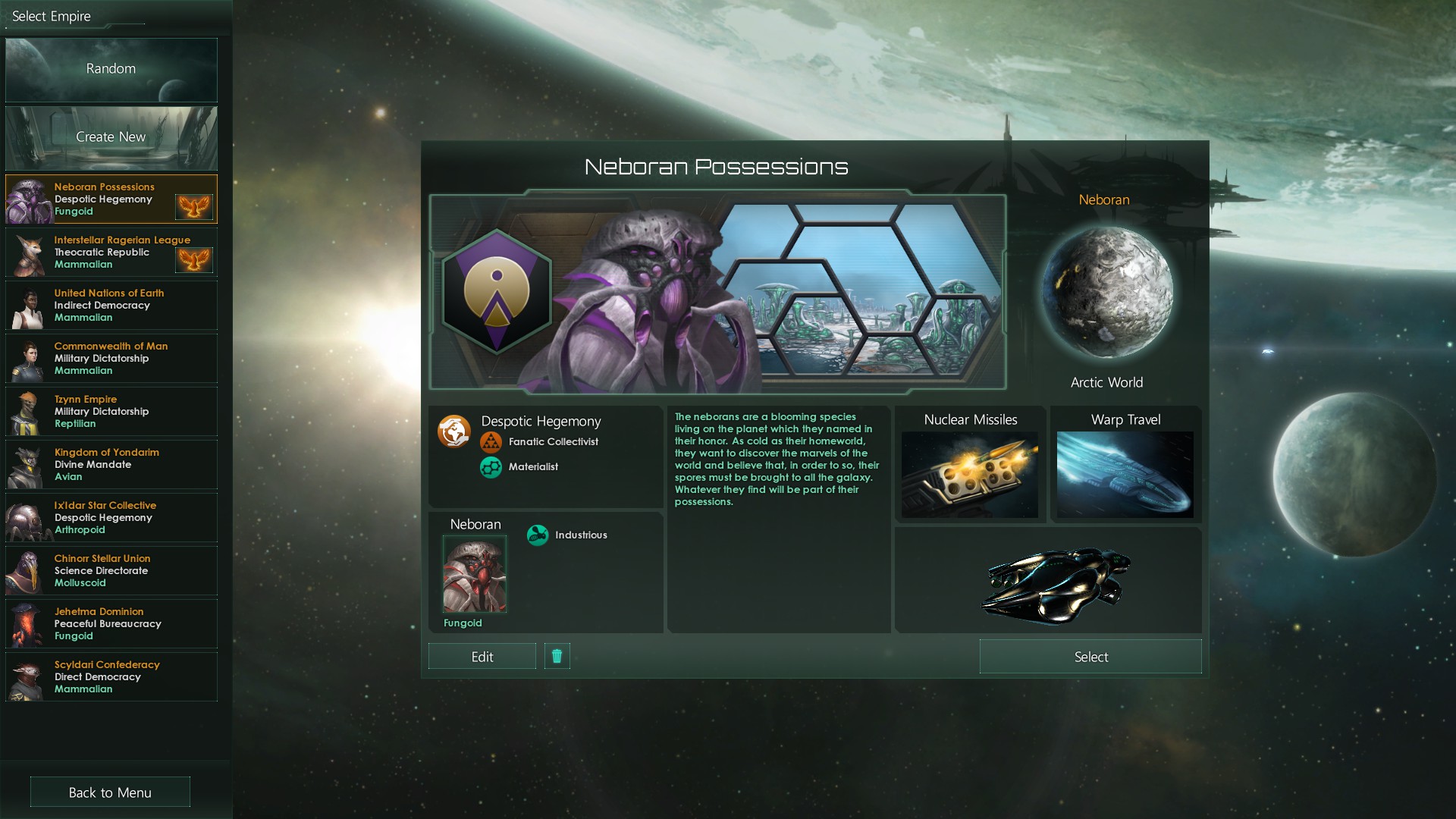Select United Nations of Earth
Image resolution: width=1456 pixels, height=819 pixels.
pyautogui.click(x=111, y=306)
